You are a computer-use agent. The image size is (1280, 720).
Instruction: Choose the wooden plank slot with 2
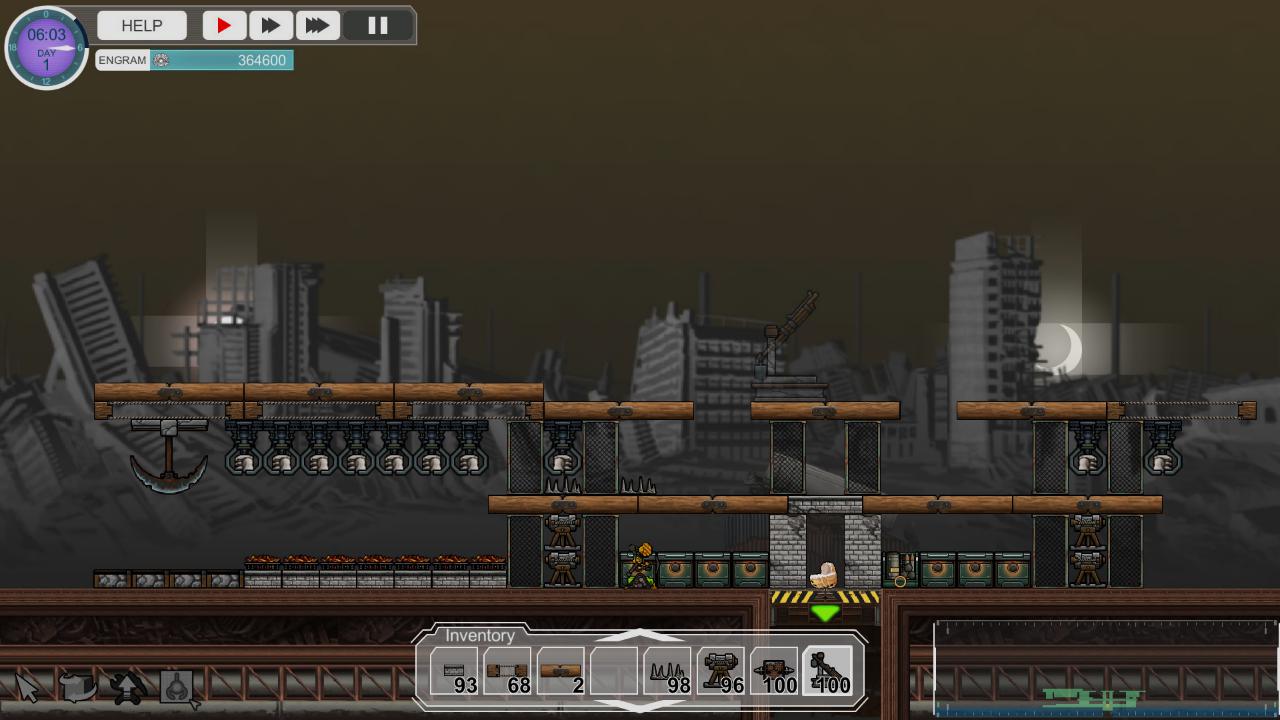pyautogui.click(x=561, y=671)
